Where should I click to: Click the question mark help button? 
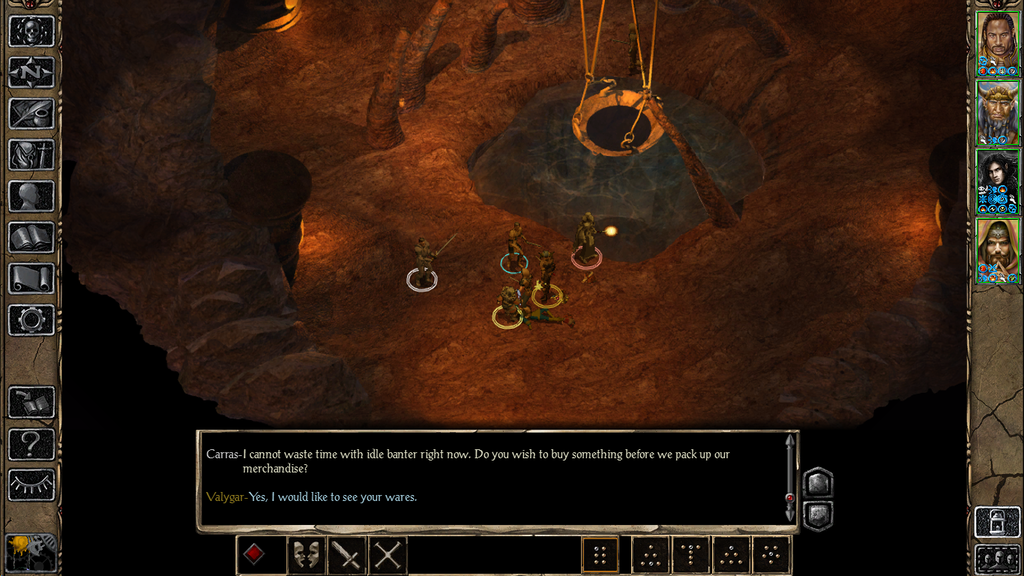pos(31,443)
